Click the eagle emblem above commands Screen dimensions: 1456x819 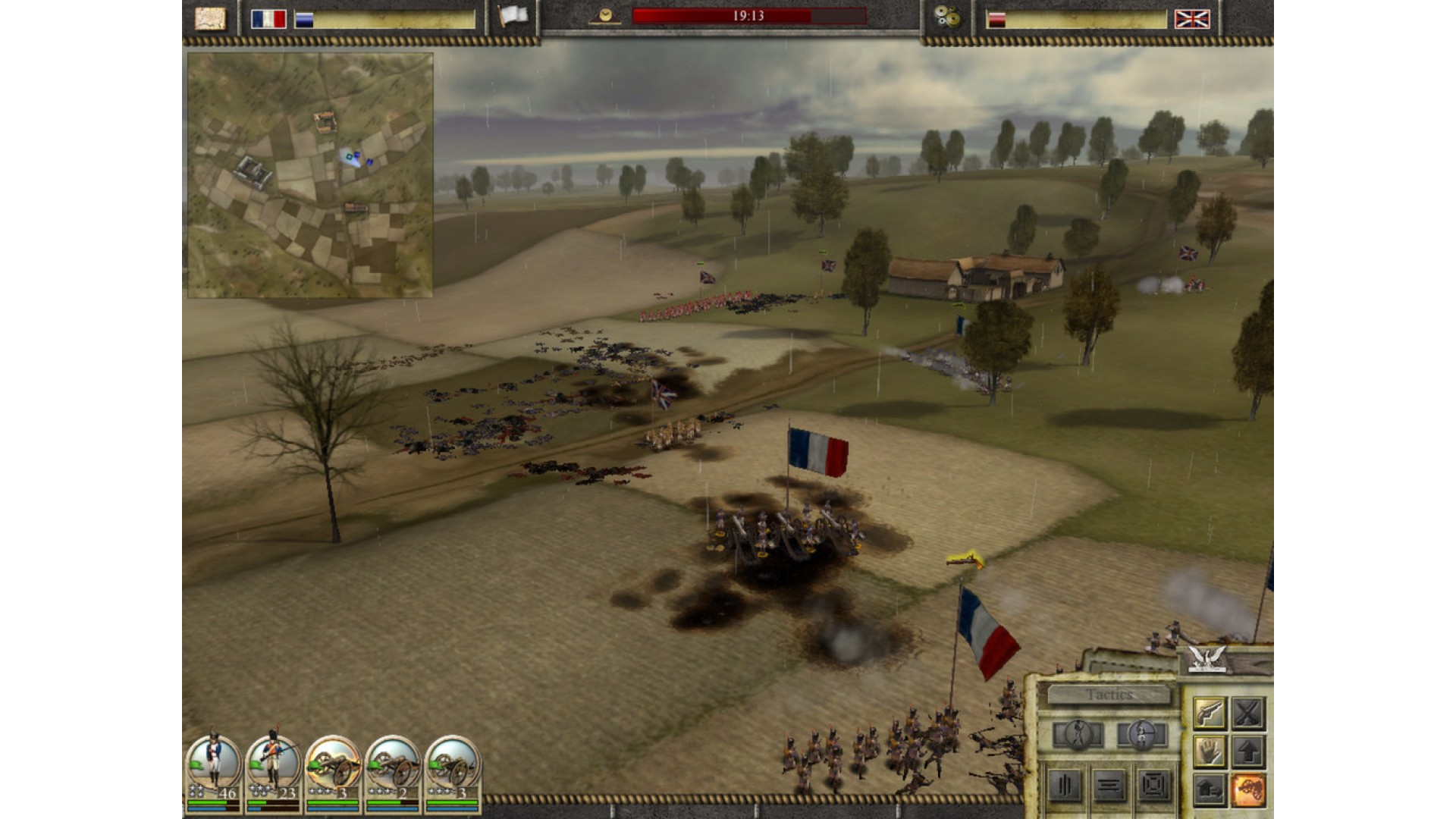[1207, 659]
